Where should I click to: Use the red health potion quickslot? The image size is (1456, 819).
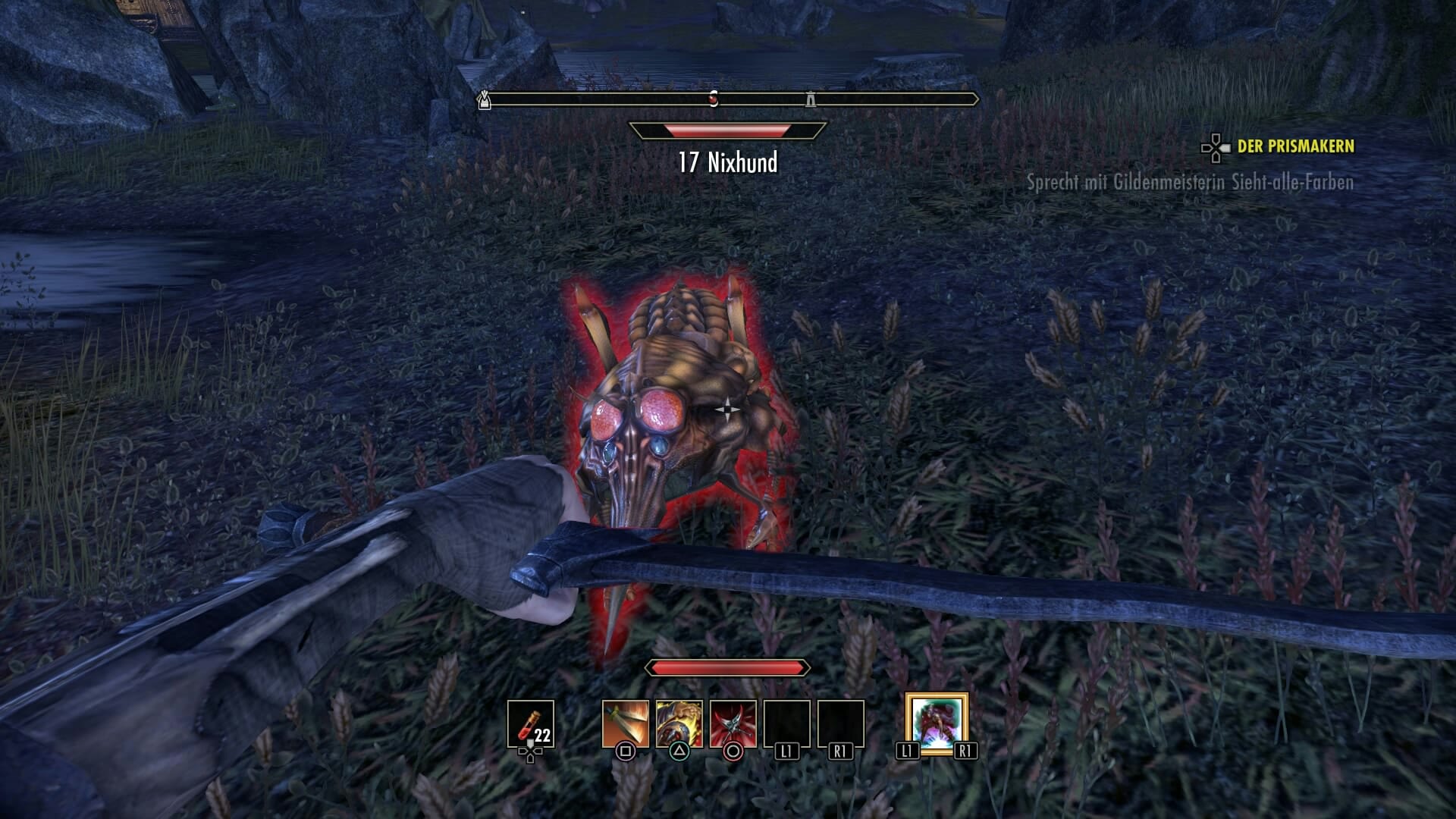tap(530, 723)
